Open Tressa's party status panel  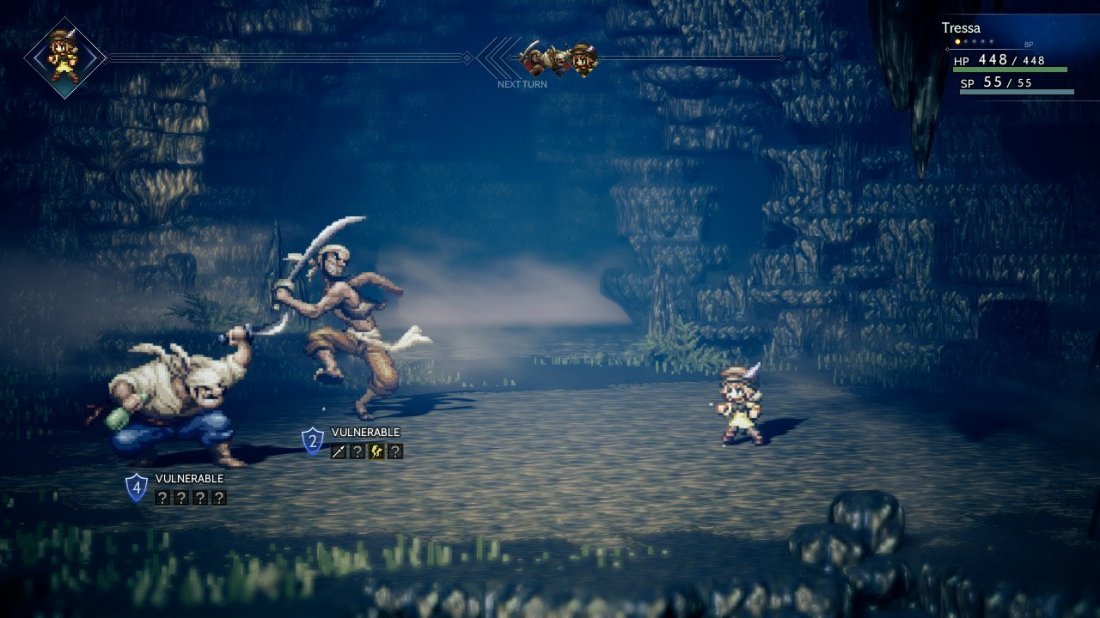coord(1012,60)
